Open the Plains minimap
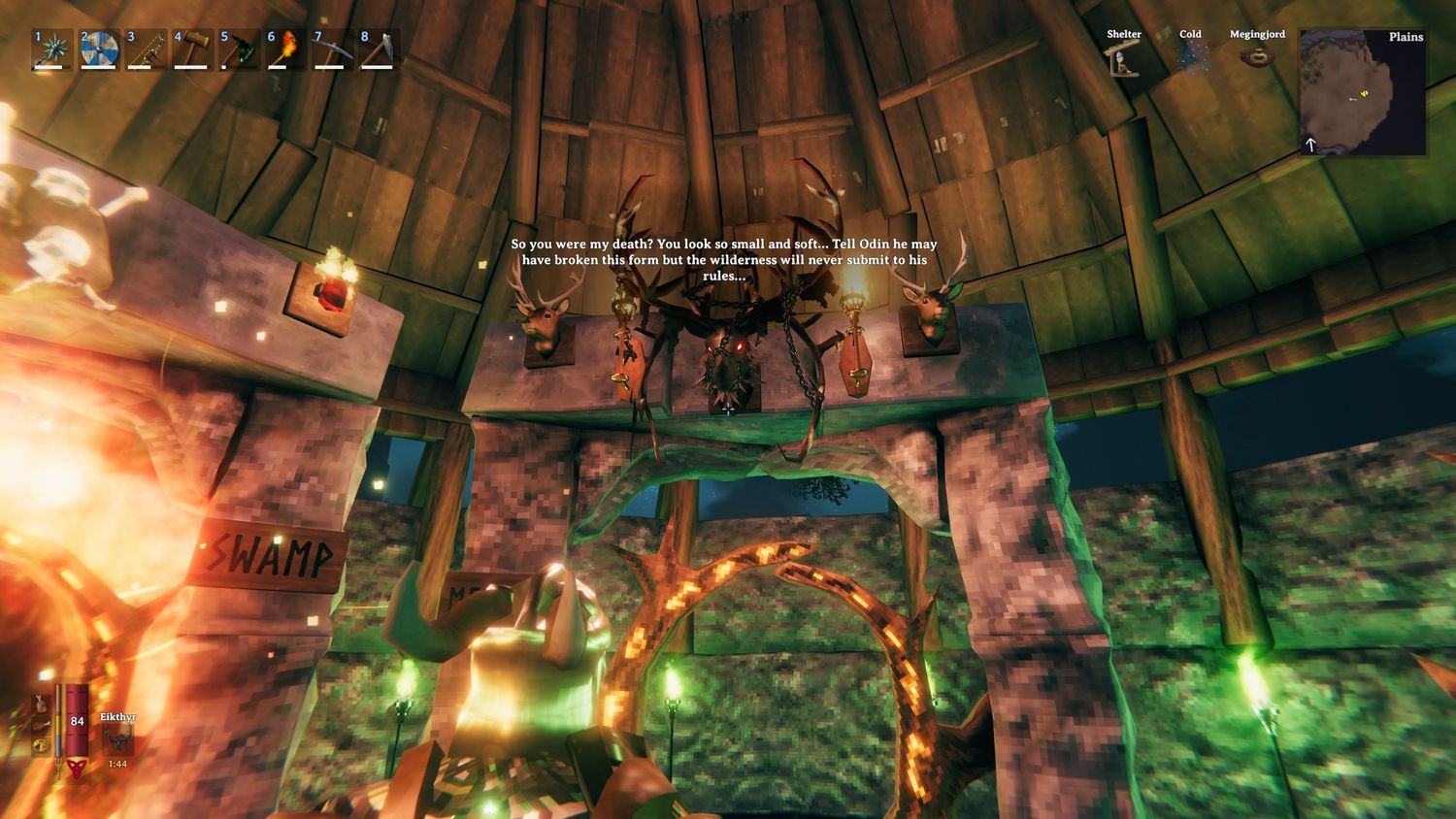The width and height of the screenshot is (1456, 819). click(1363, 92)
